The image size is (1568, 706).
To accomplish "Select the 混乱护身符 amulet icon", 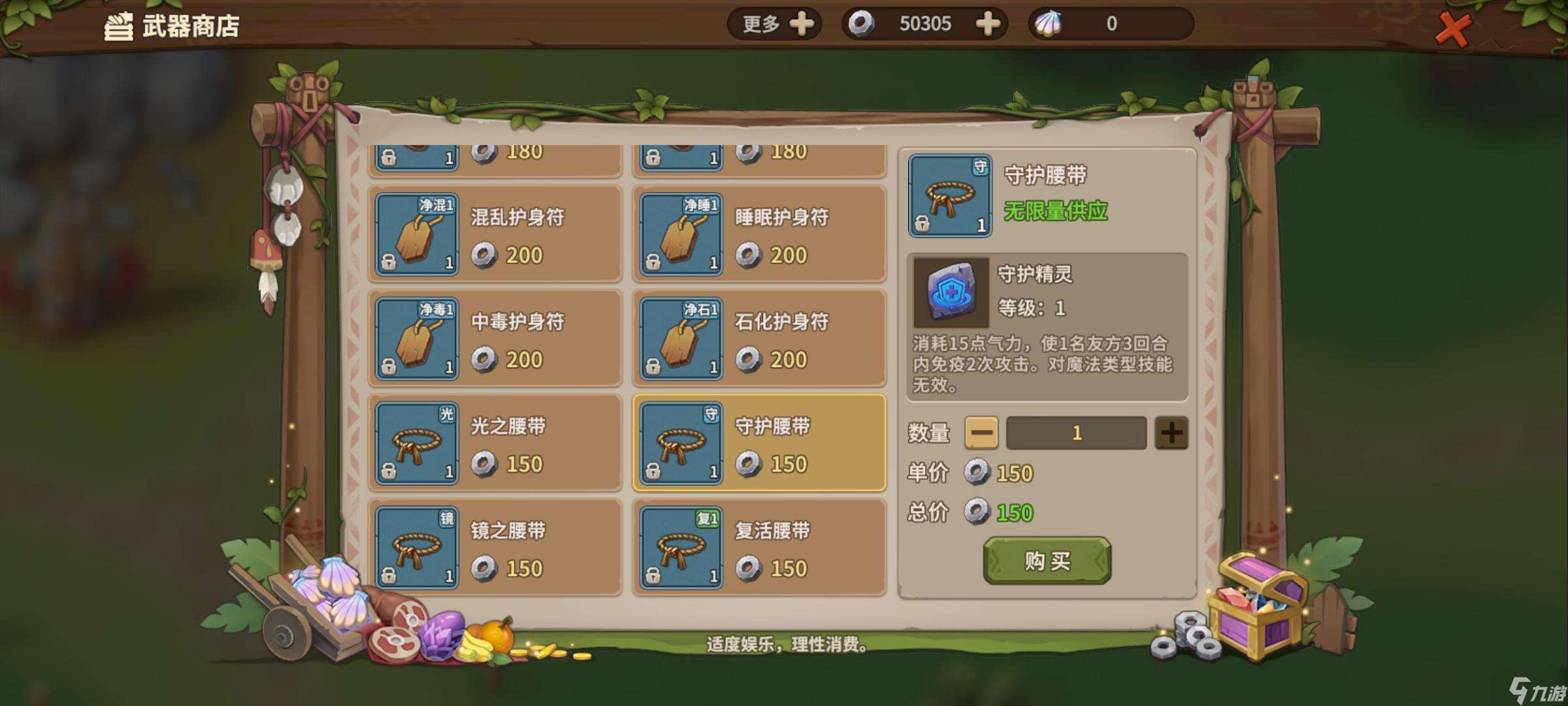I will tap(417, 234).
